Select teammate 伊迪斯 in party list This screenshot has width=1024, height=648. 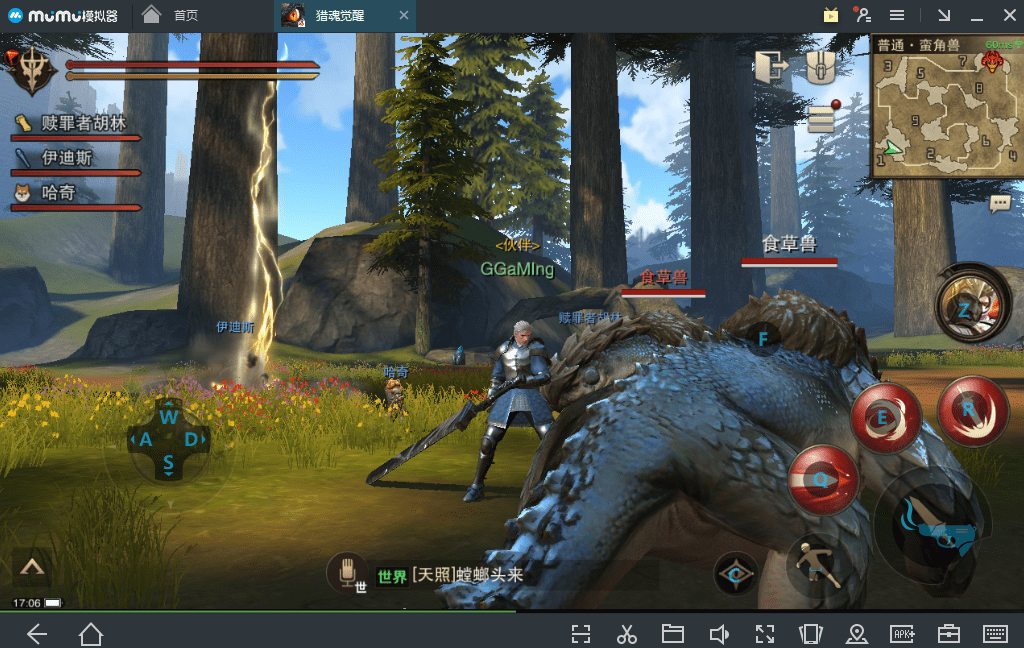pos(66,159)
